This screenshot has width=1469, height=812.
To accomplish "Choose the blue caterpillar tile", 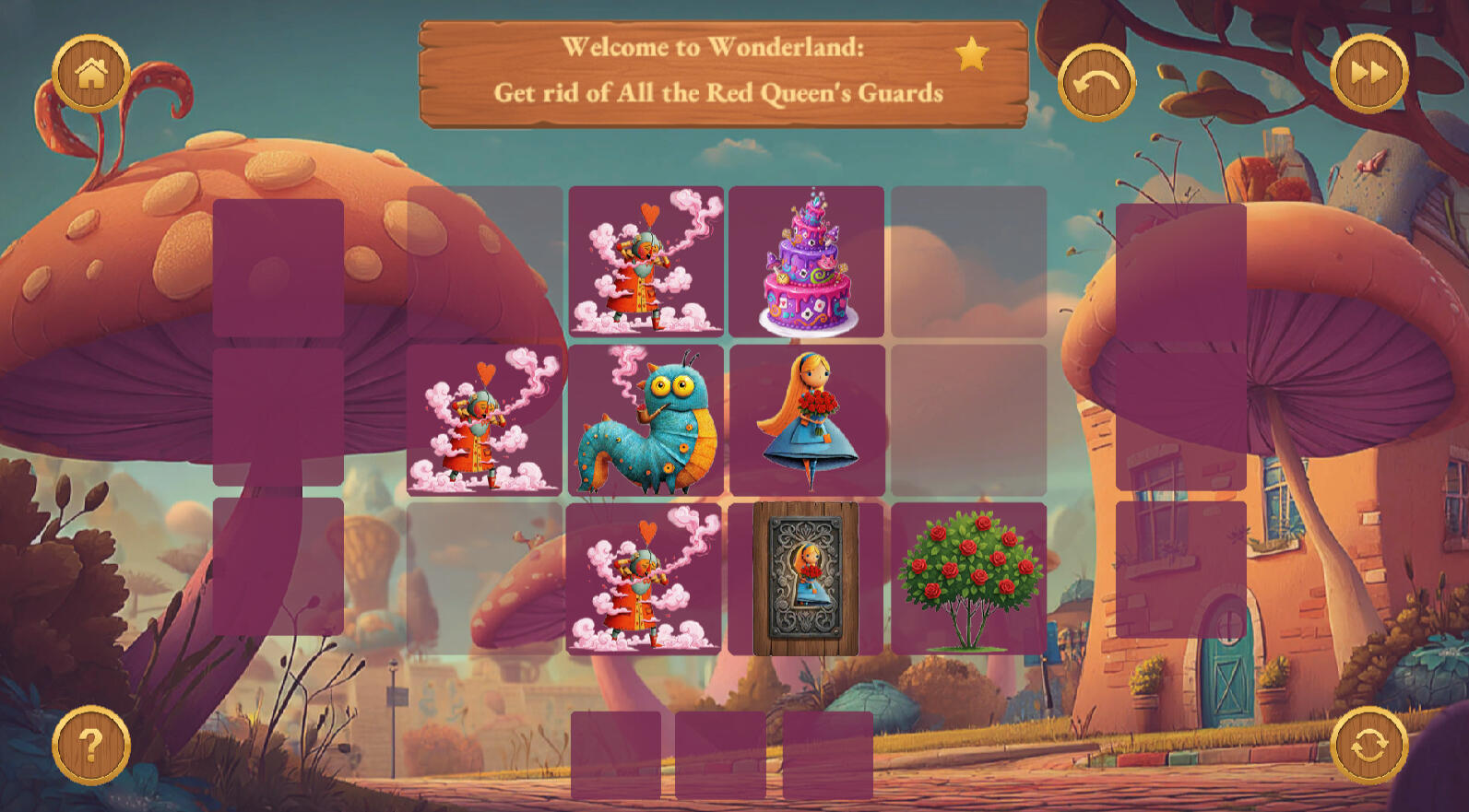I will pos(646,420).
